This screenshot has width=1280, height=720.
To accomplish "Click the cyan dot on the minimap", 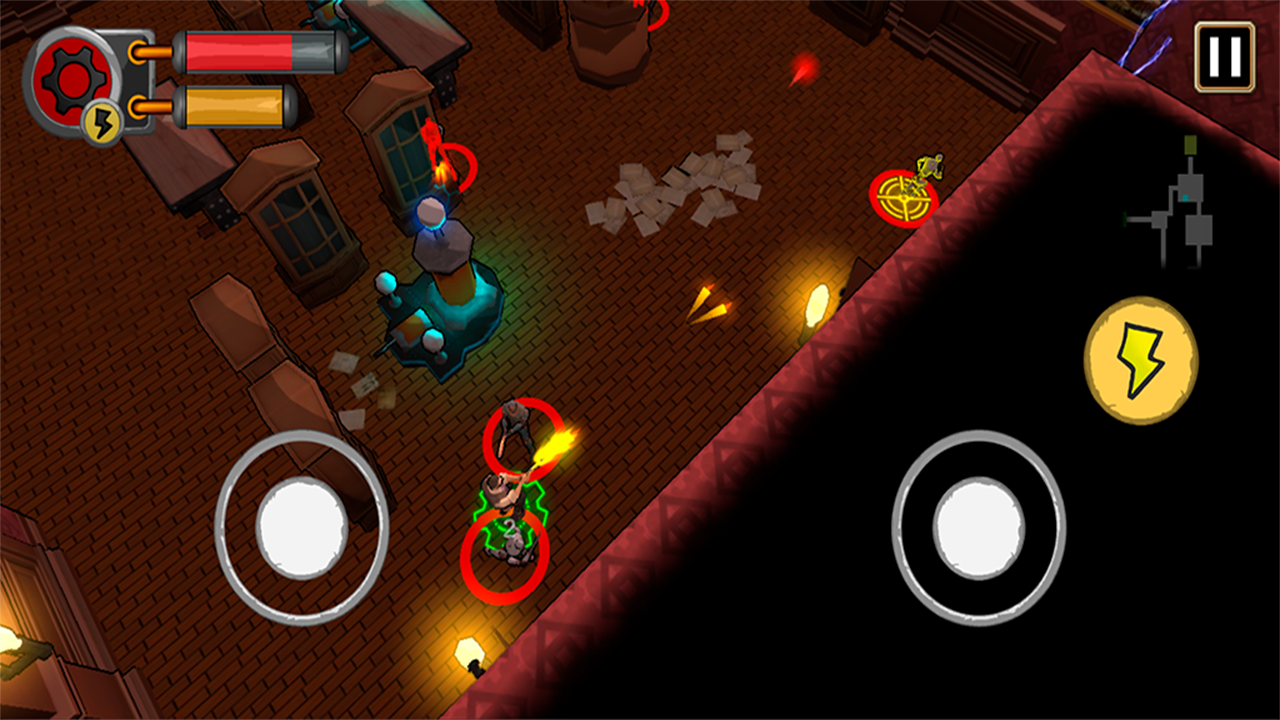I will (1186, 198).
